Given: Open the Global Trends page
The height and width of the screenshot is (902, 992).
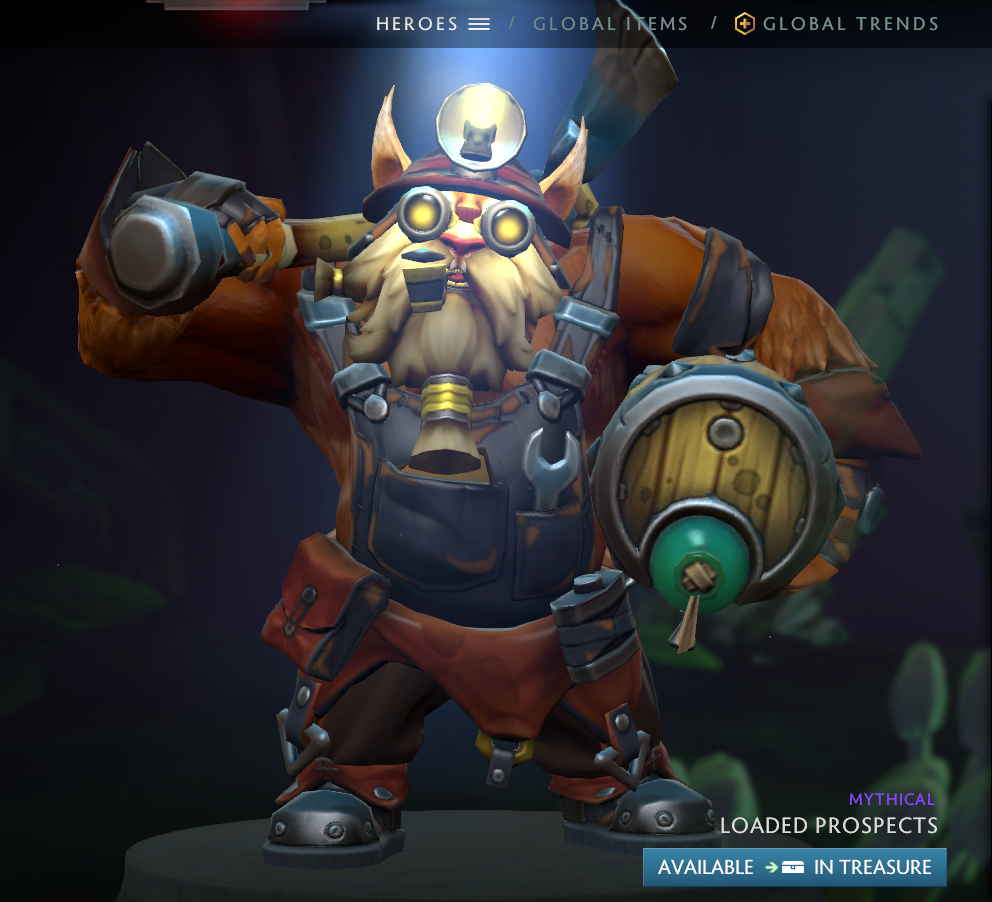Looking at the screenshot, I should pos(850,24).
